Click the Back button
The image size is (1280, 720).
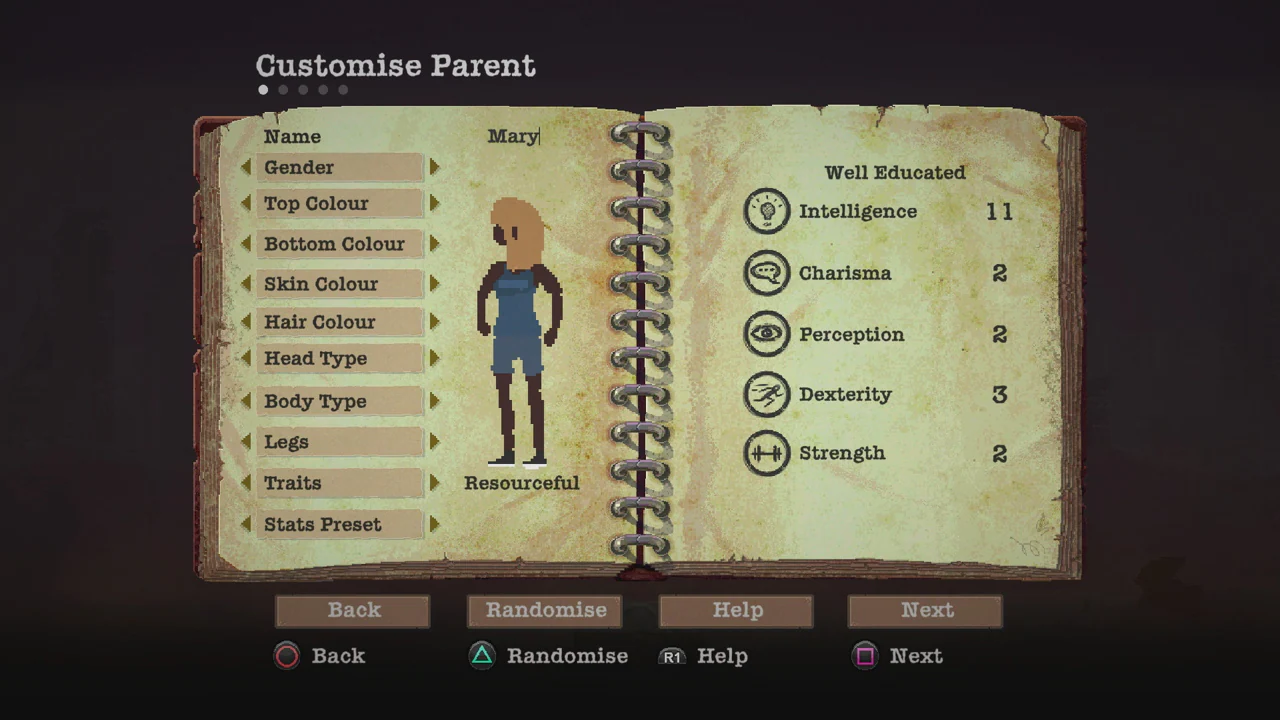pos(353,610)
